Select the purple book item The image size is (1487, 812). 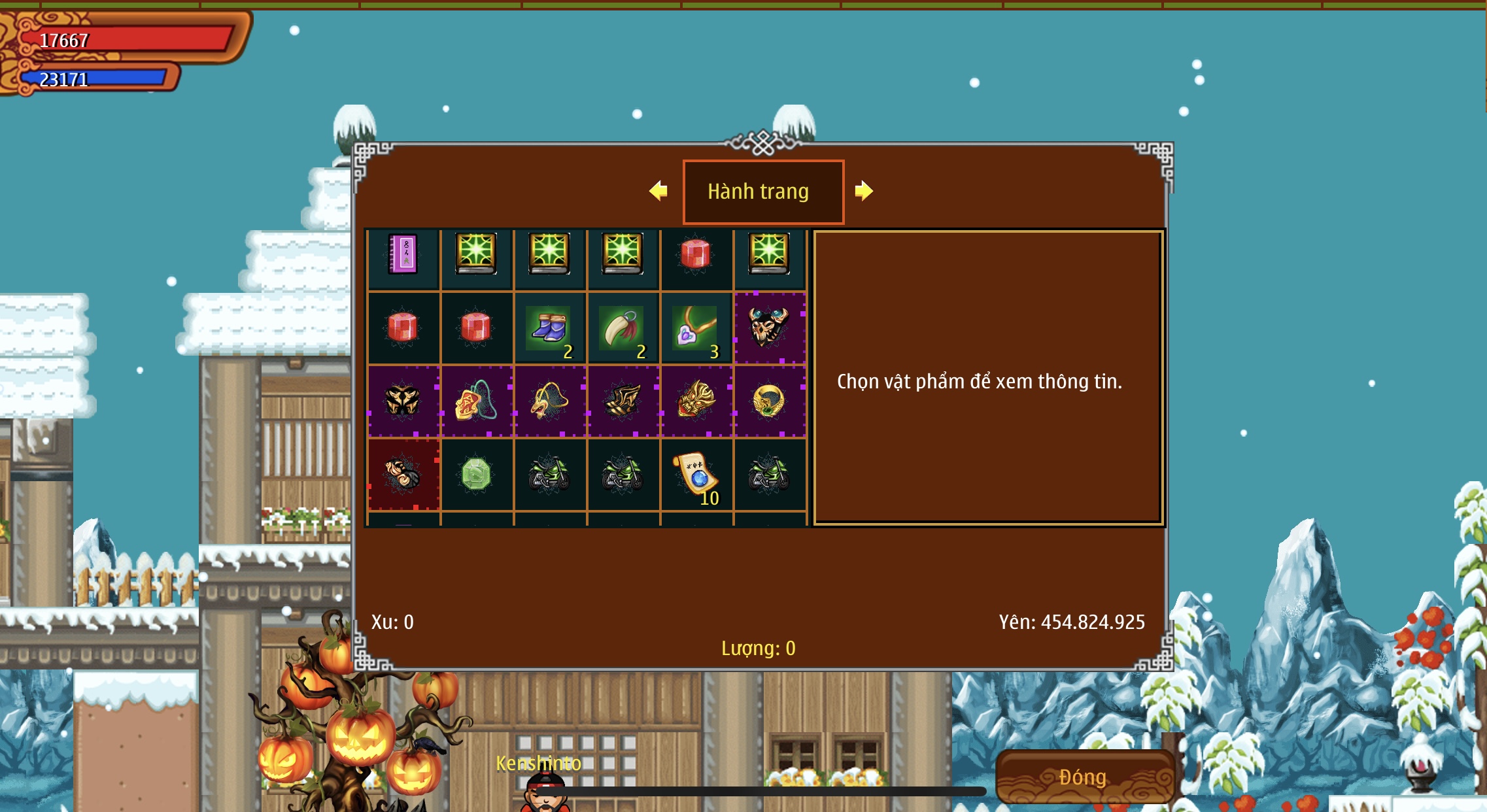(403, 254)
